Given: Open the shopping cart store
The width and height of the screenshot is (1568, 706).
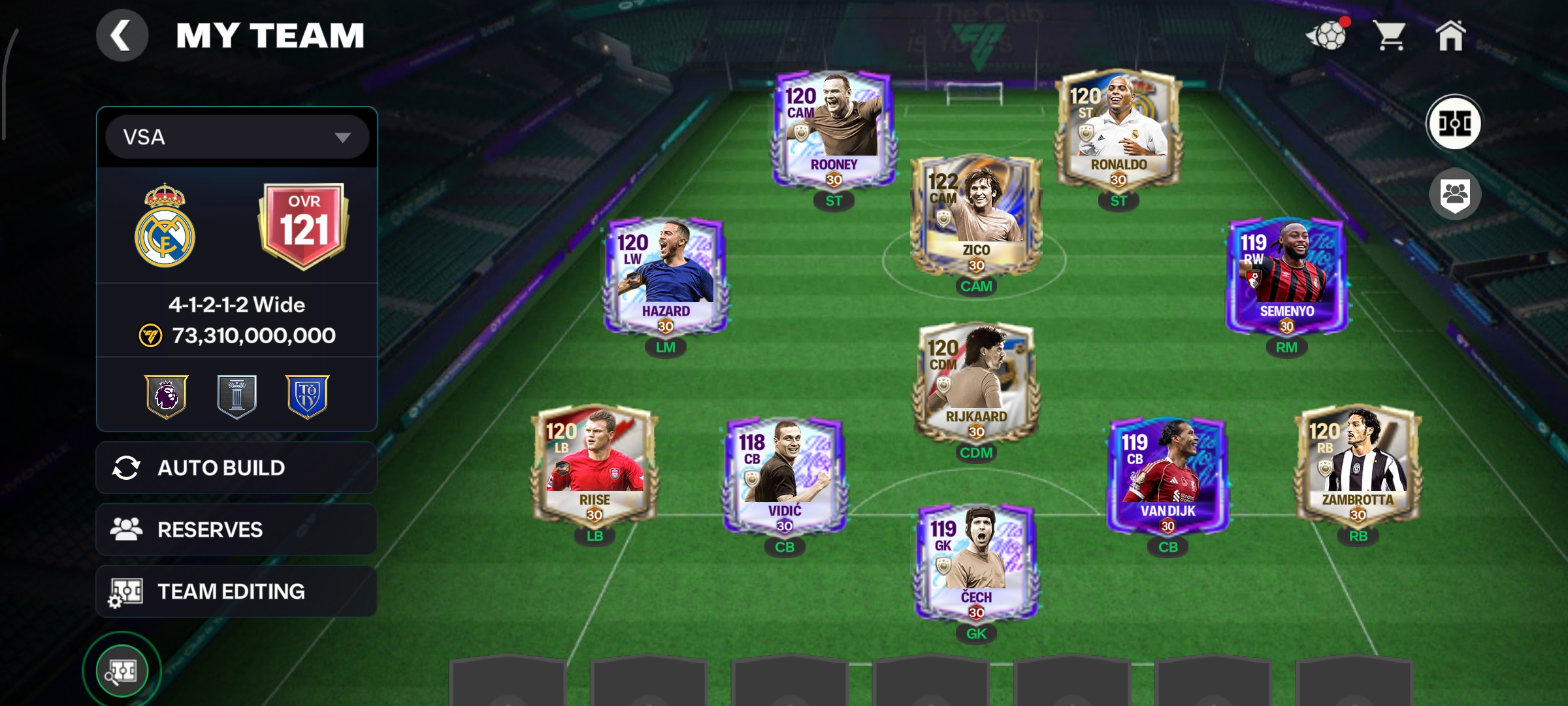Looking at the screenshot, I should point(1390,35).
